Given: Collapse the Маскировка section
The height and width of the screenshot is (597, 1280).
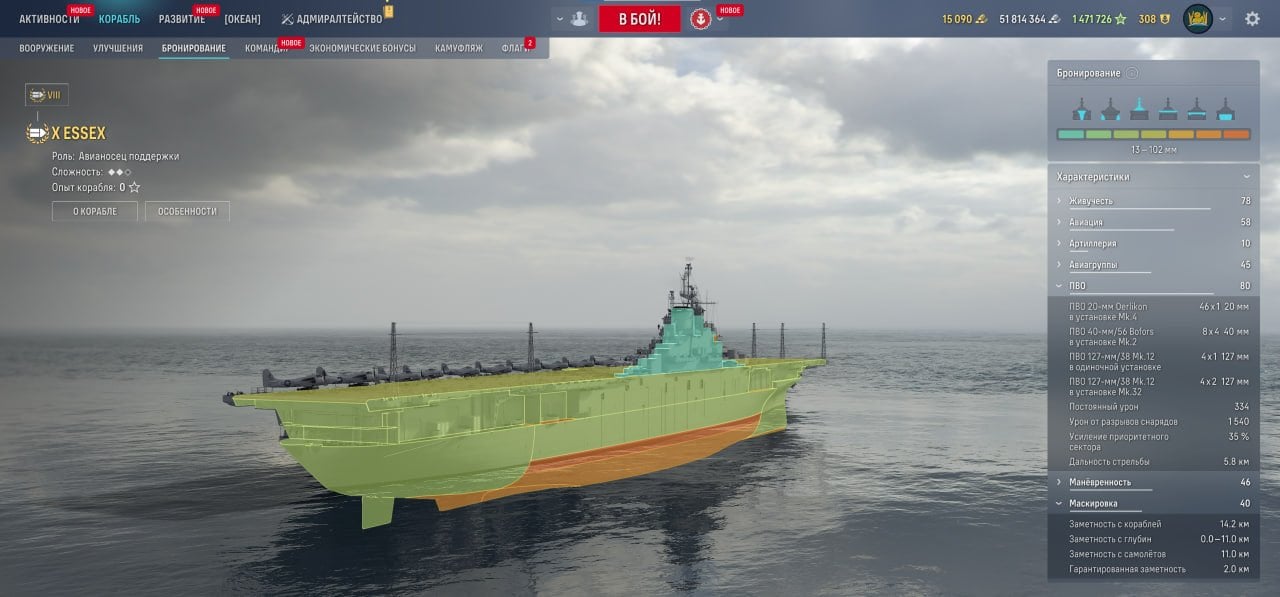Looking at the screenshot, I should tap(1092, 503).
